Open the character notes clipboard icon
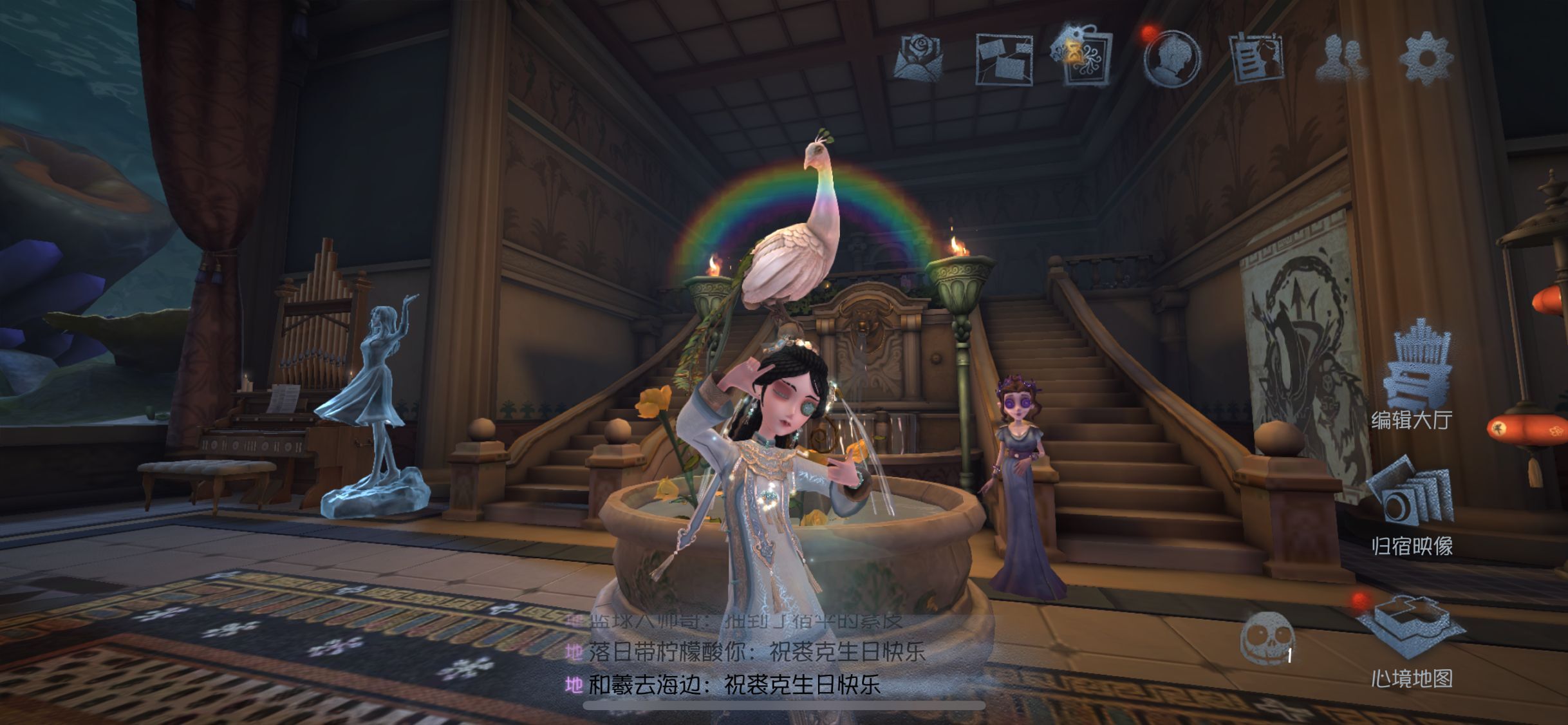 pyautogui.click(x=1256, y=59)
